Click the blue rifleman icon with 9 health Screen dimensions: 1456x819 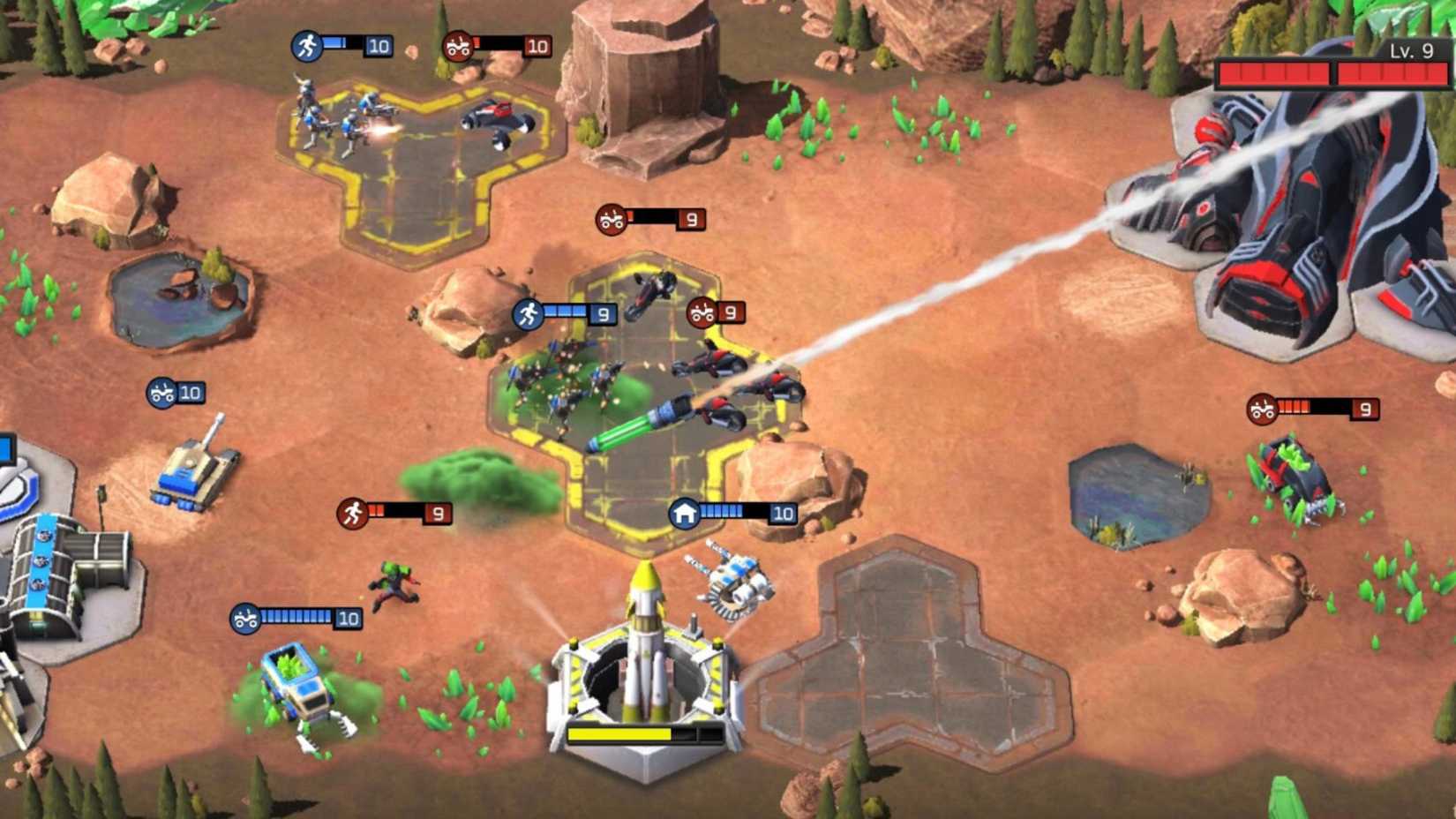(x=529, y=312)
